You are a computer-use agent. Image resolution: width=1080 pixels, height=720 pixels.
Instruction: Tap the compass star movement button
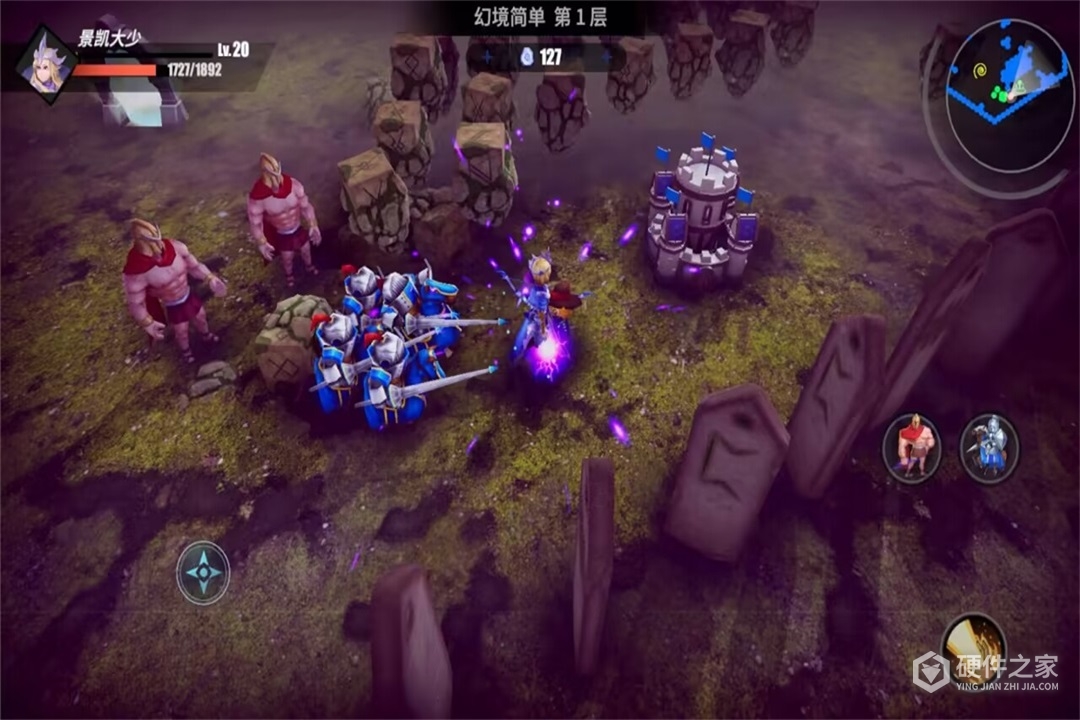[203, 572]
